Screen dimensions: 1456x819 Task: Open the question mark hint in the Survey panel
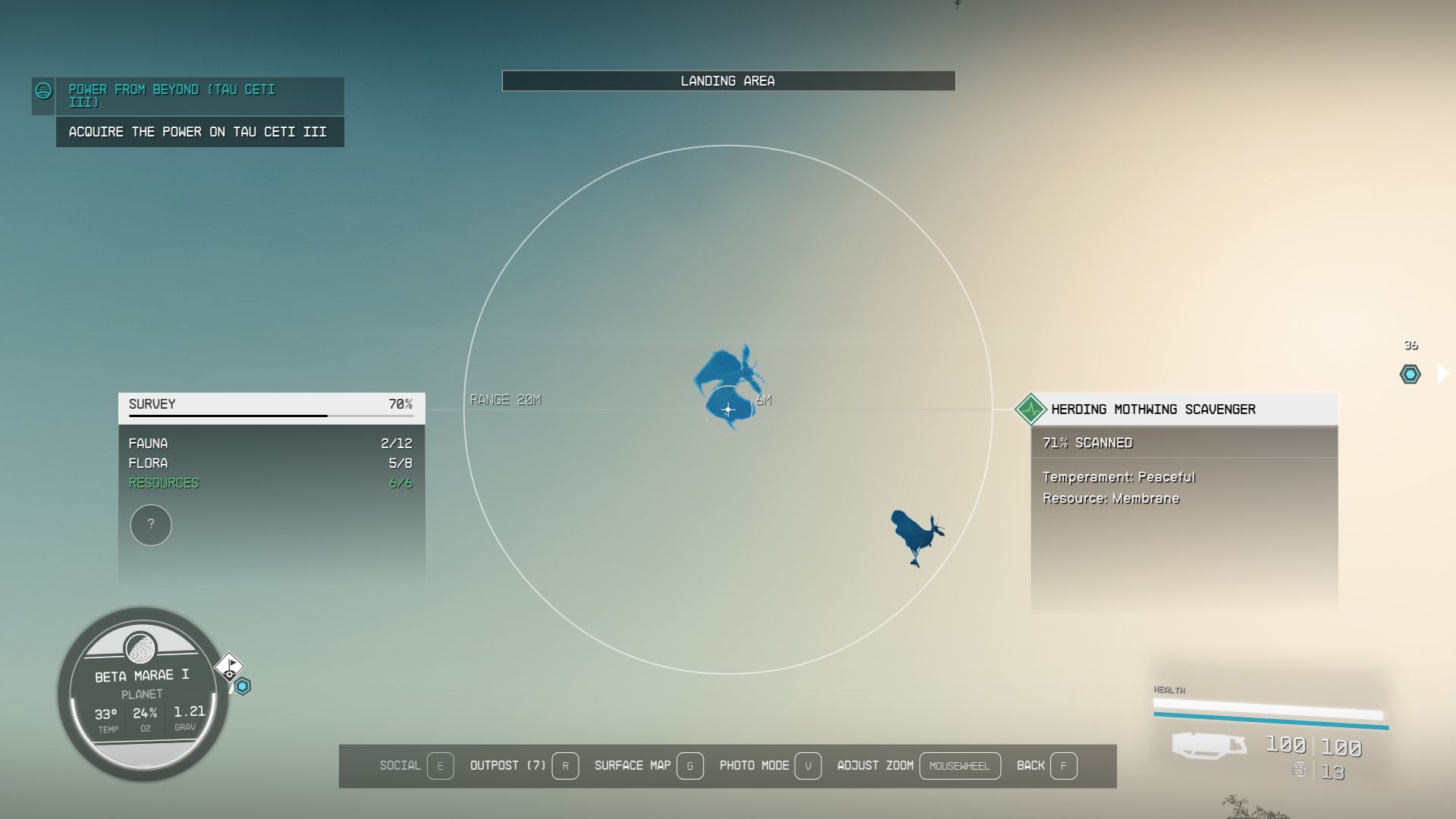coord(151,525)
